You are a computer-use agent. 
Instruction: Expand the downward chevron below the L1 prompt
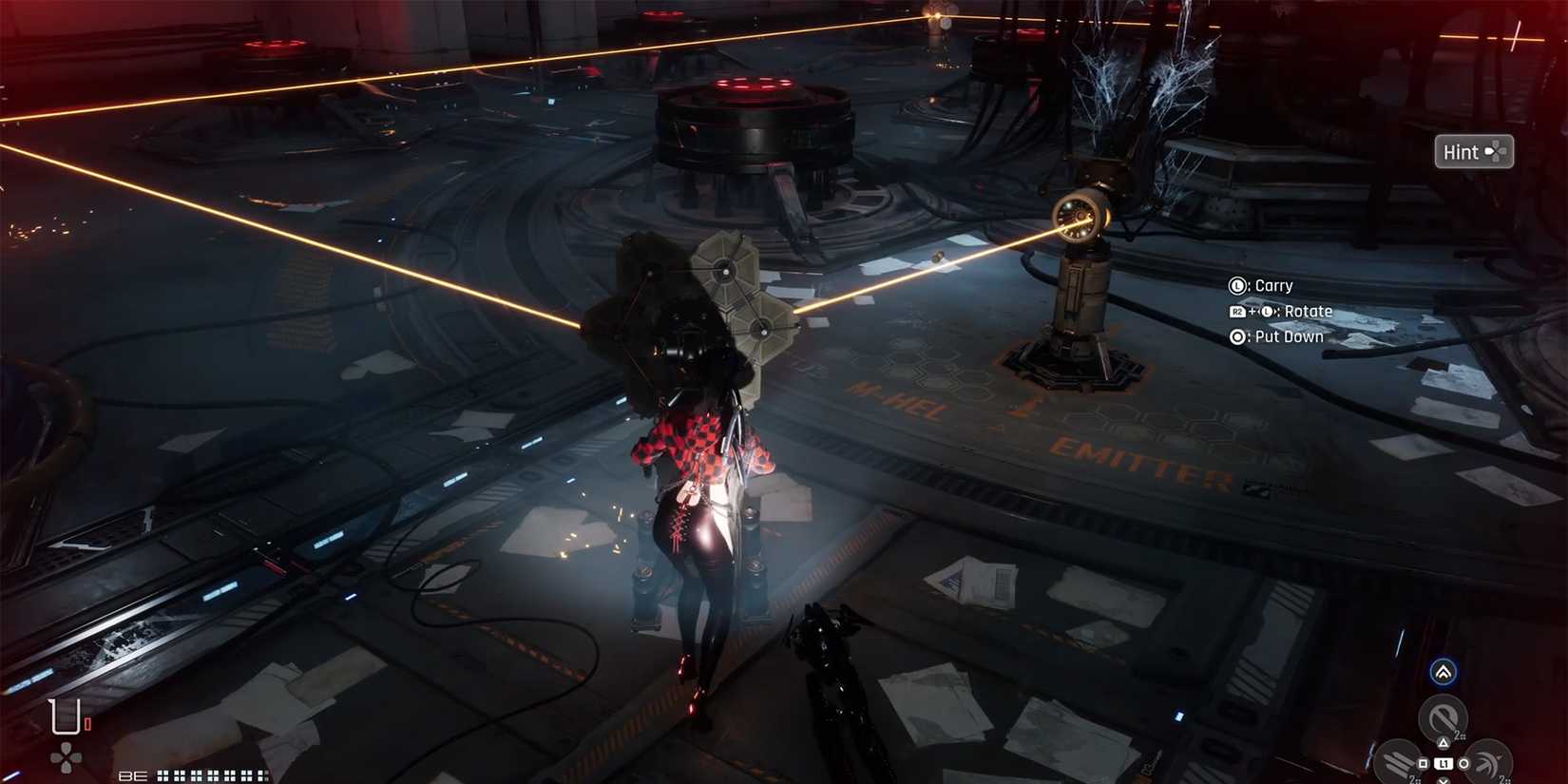click(x=1444, y=781)
